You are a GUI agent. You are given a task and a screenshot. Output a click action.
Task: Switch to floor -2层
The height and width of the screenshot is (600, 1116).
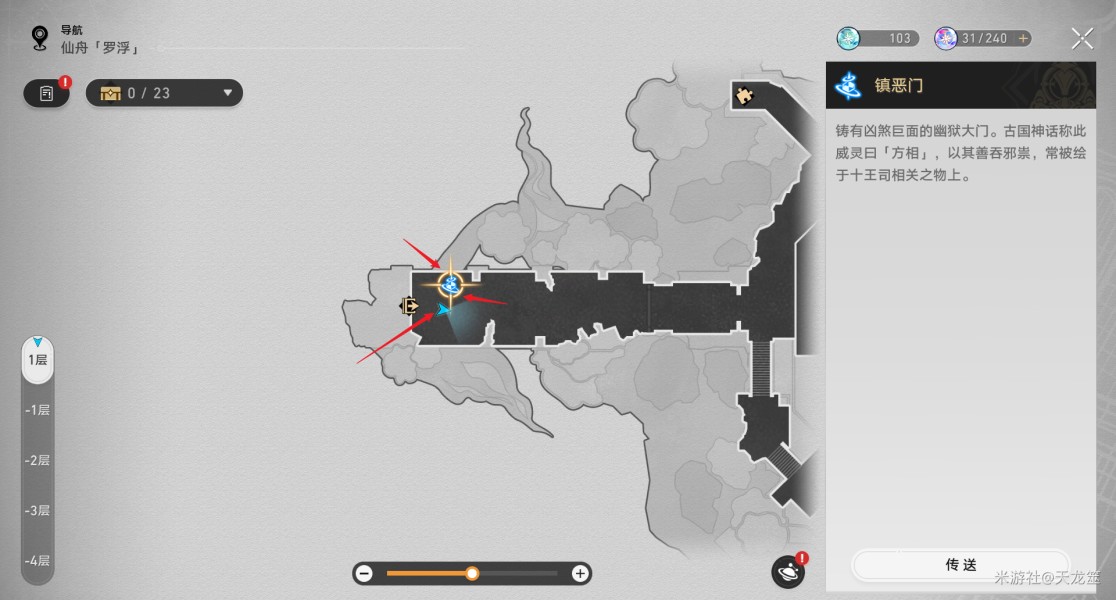(38, 460)
